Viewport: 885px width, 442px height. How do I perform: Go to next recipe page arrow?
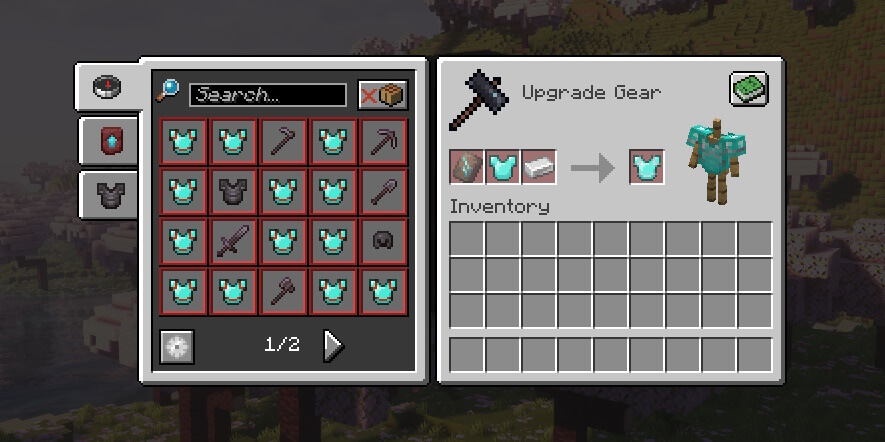333,345
